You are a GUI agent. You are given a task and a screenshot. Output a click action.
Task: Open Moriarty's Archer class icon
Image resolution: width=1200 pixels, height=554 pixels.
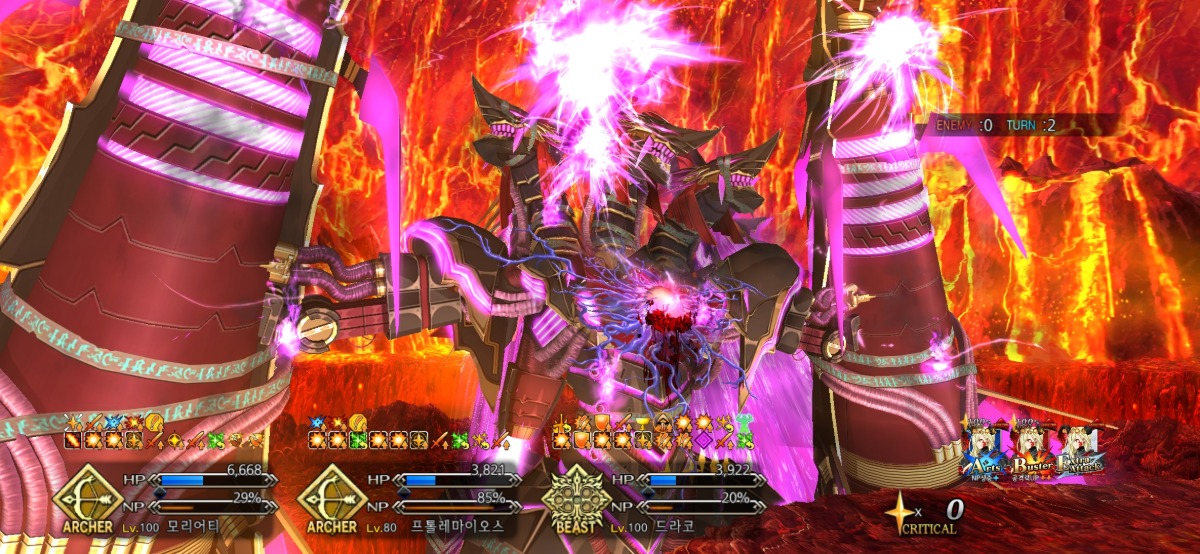[87, 497]
